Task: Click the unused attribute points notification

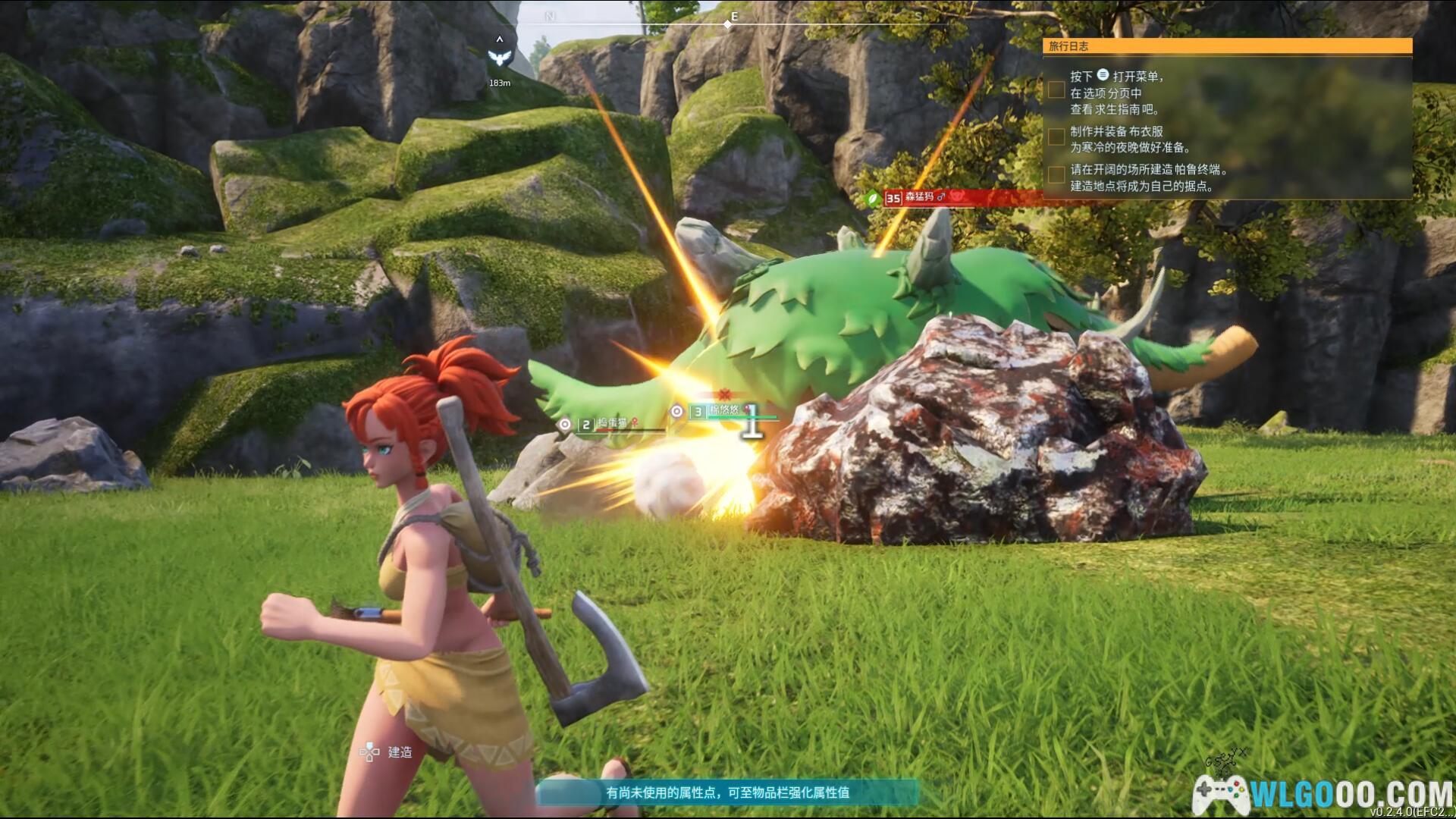Action: (x=727, y=792)
